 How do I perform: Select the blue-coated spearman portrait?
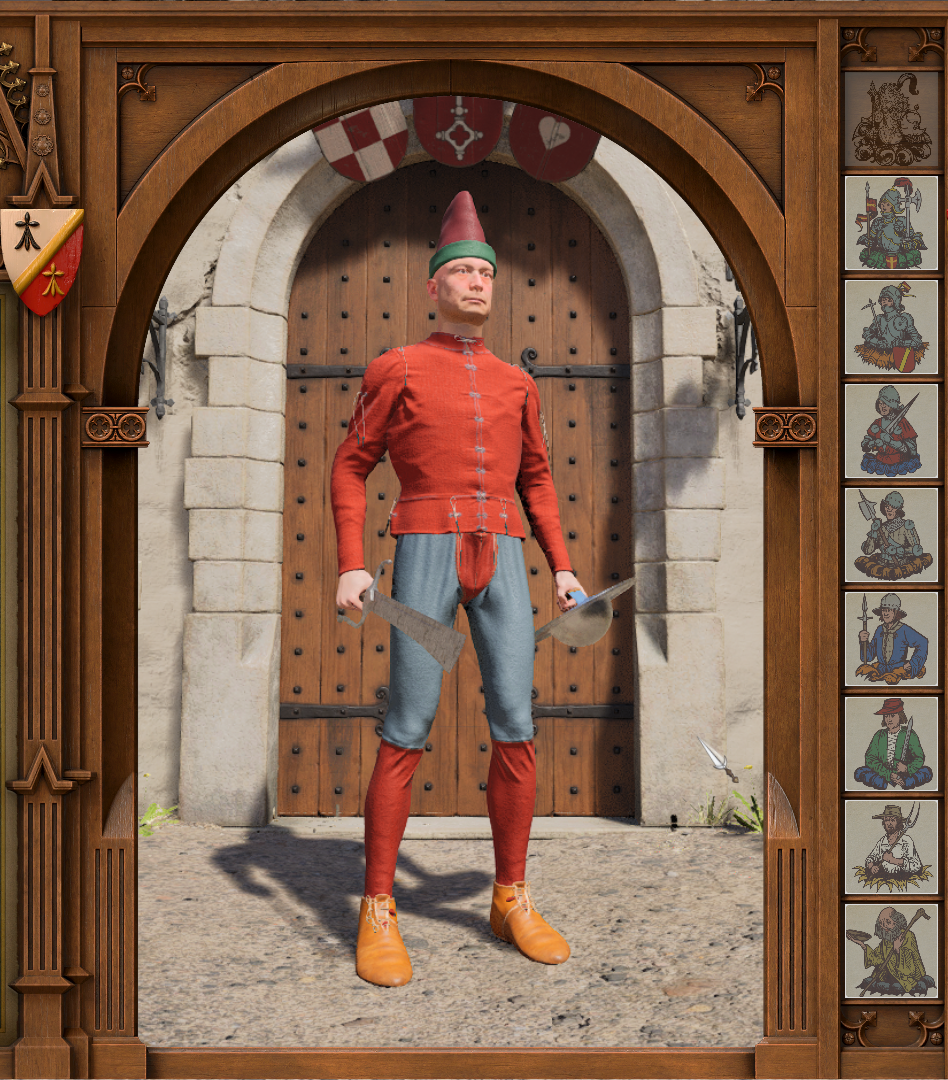click(892, 639)
